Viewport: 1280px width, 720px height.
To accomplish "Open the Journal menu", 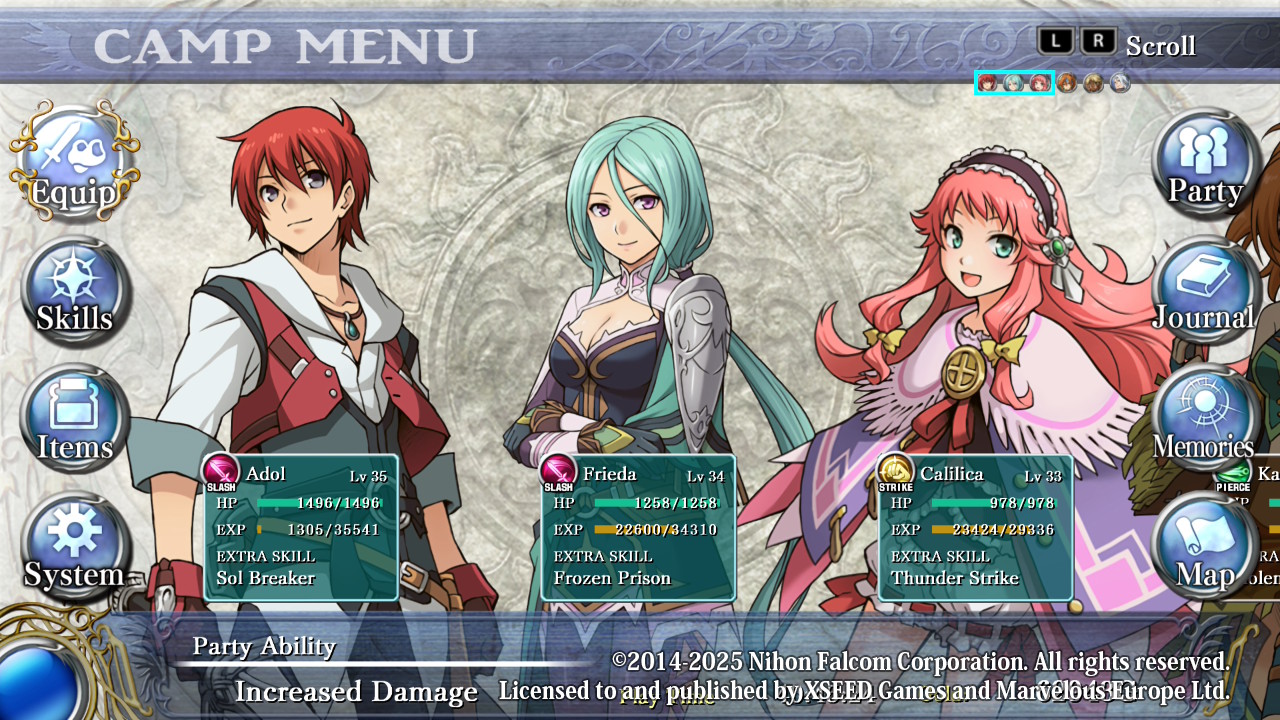I will [x=1206, y=292].
